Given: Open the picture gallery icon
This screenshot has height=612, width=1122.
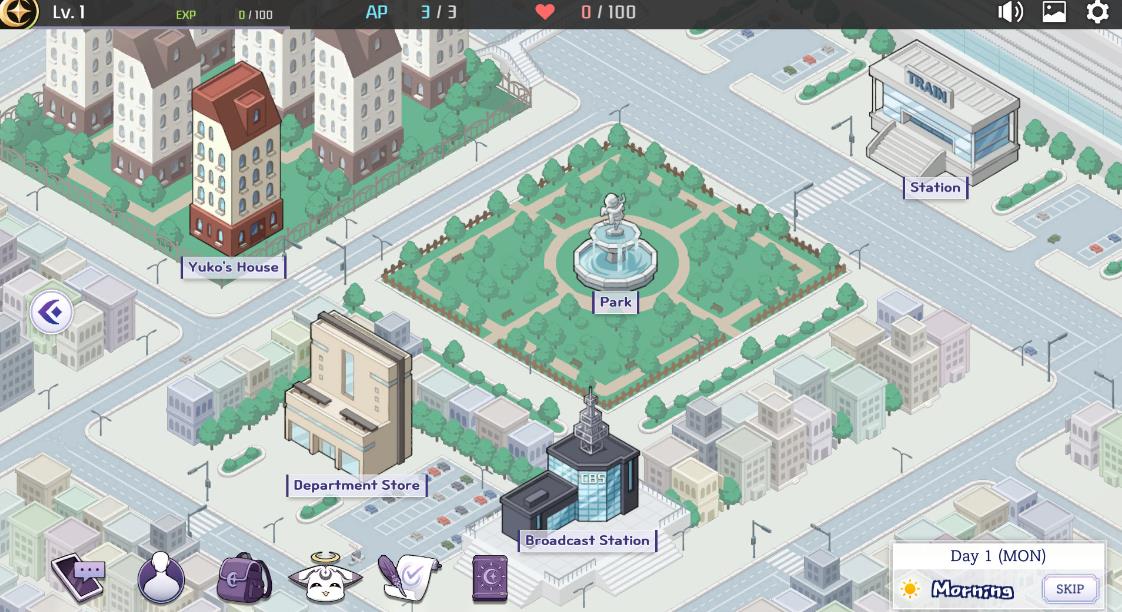Looking at the screenshot, I should tap(1054, 12).
